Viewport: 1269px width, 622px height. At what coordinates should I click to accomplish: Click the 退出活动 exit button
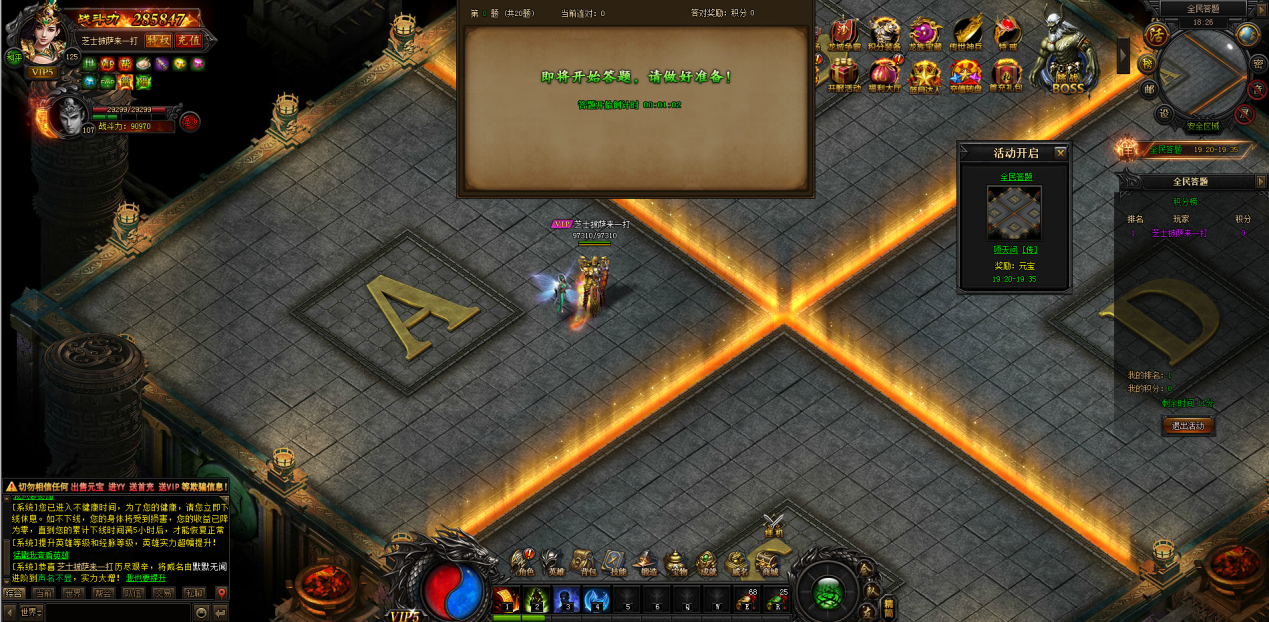1188,426
